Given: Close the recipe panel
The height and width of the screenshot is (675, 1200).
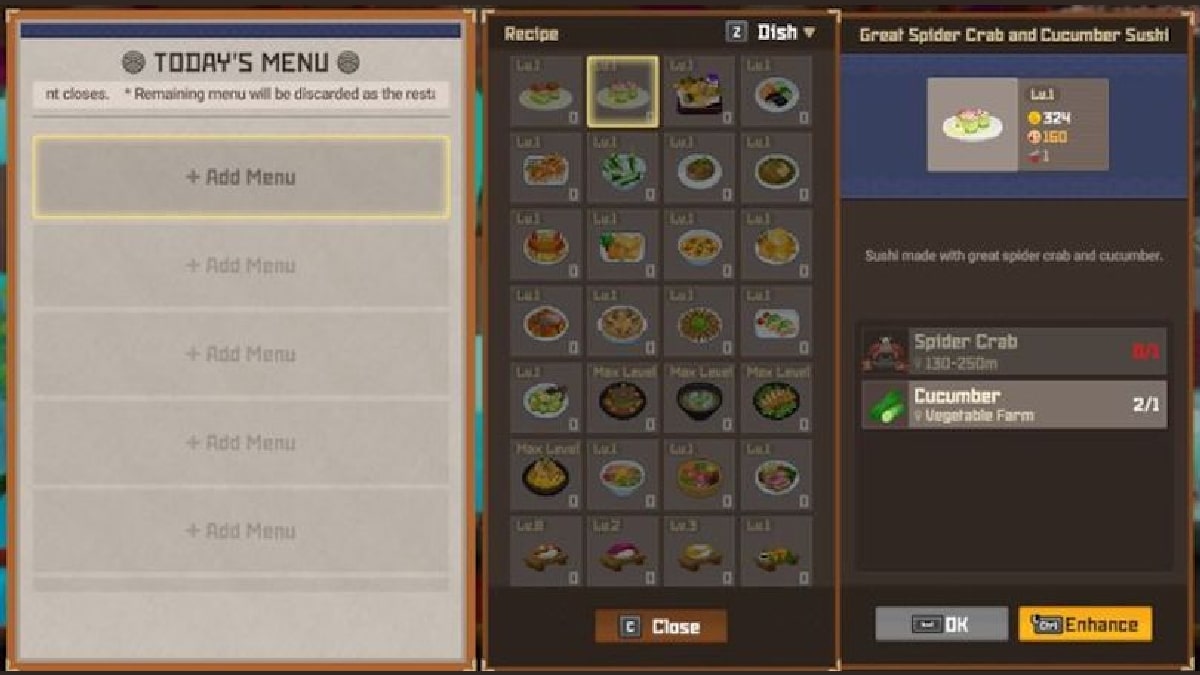Looking at the screenshot, I should 661,627.
